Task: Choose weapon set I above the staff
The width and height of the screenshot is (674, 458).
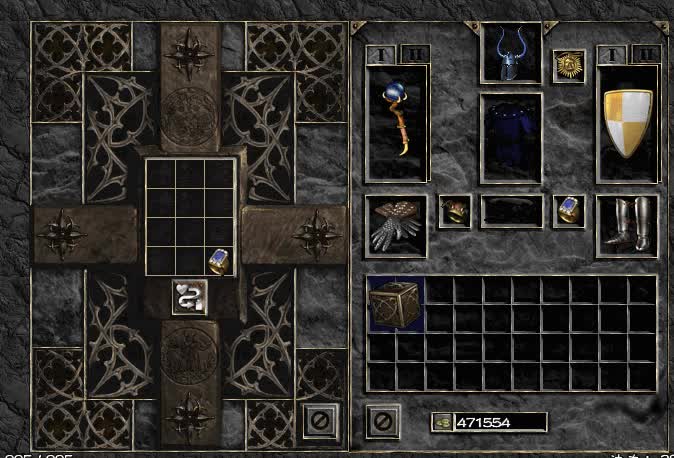Action: click(x=381, y=53)
